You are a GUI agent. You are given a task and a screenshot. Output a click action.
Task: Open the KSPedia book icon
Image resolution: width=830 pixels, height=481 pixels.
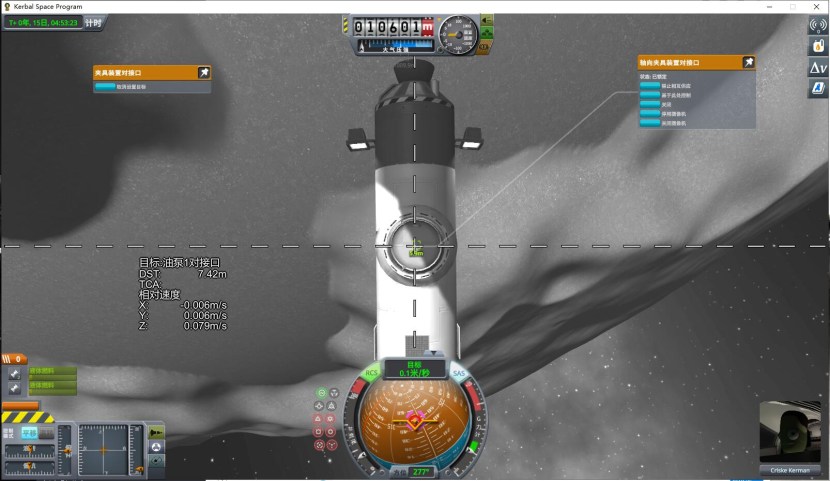coord(817,89)
